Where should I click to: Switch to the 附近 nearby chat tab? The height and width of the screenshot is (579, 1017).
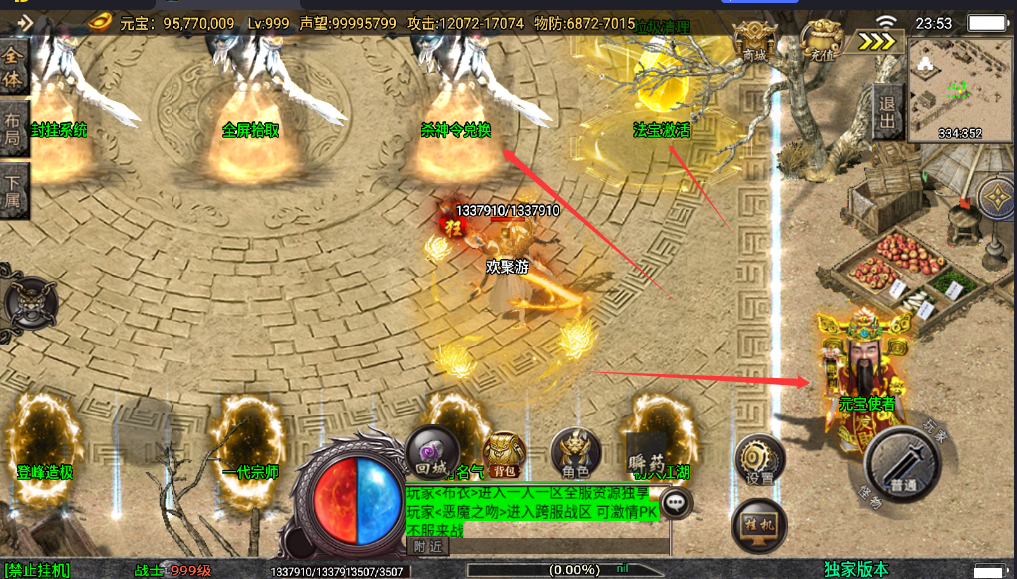[x=428, y=546]
